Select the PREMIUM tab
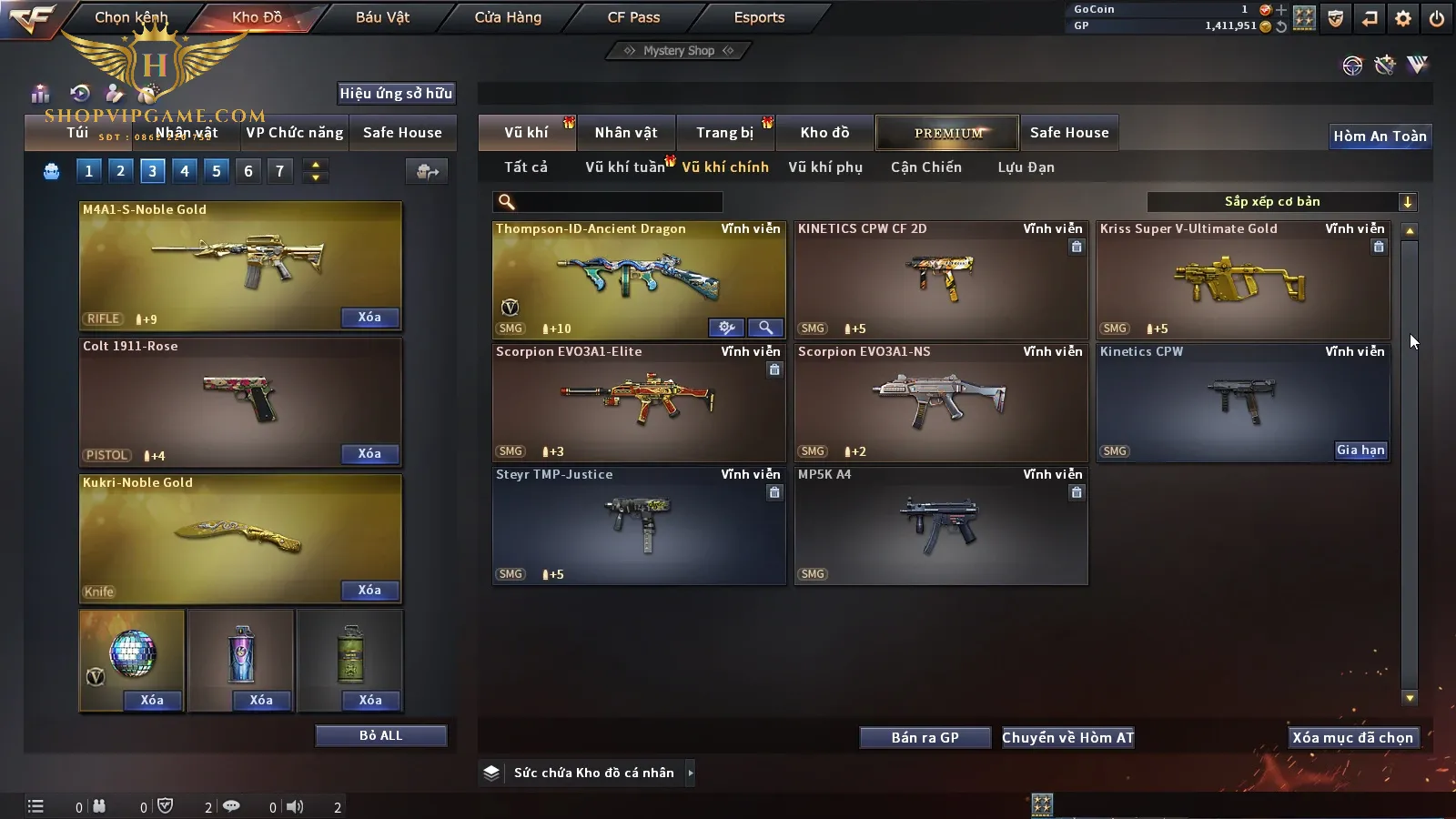 coord(948,133)
